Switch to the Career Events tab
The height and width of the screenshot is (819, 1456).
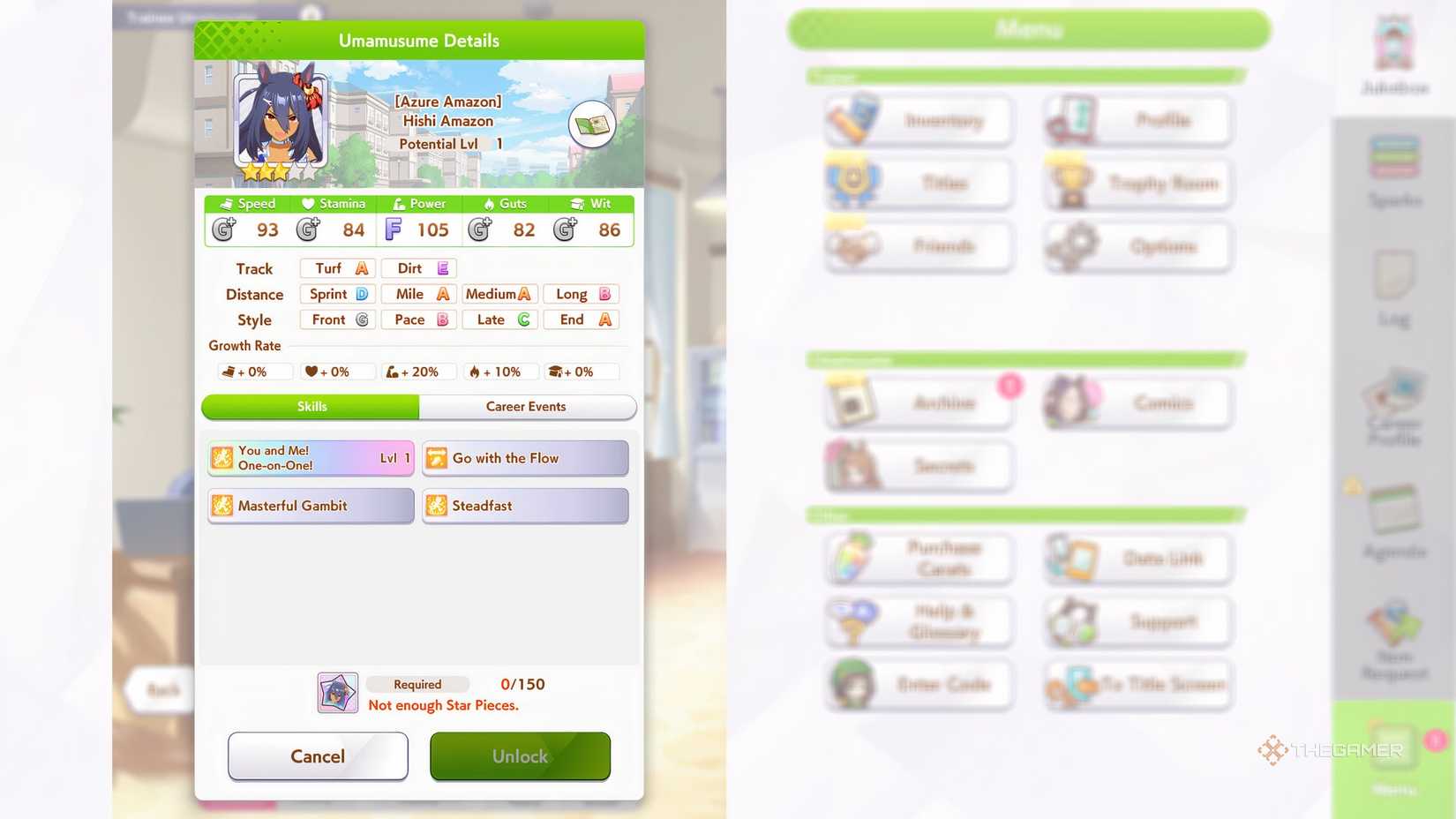(527, 407)
